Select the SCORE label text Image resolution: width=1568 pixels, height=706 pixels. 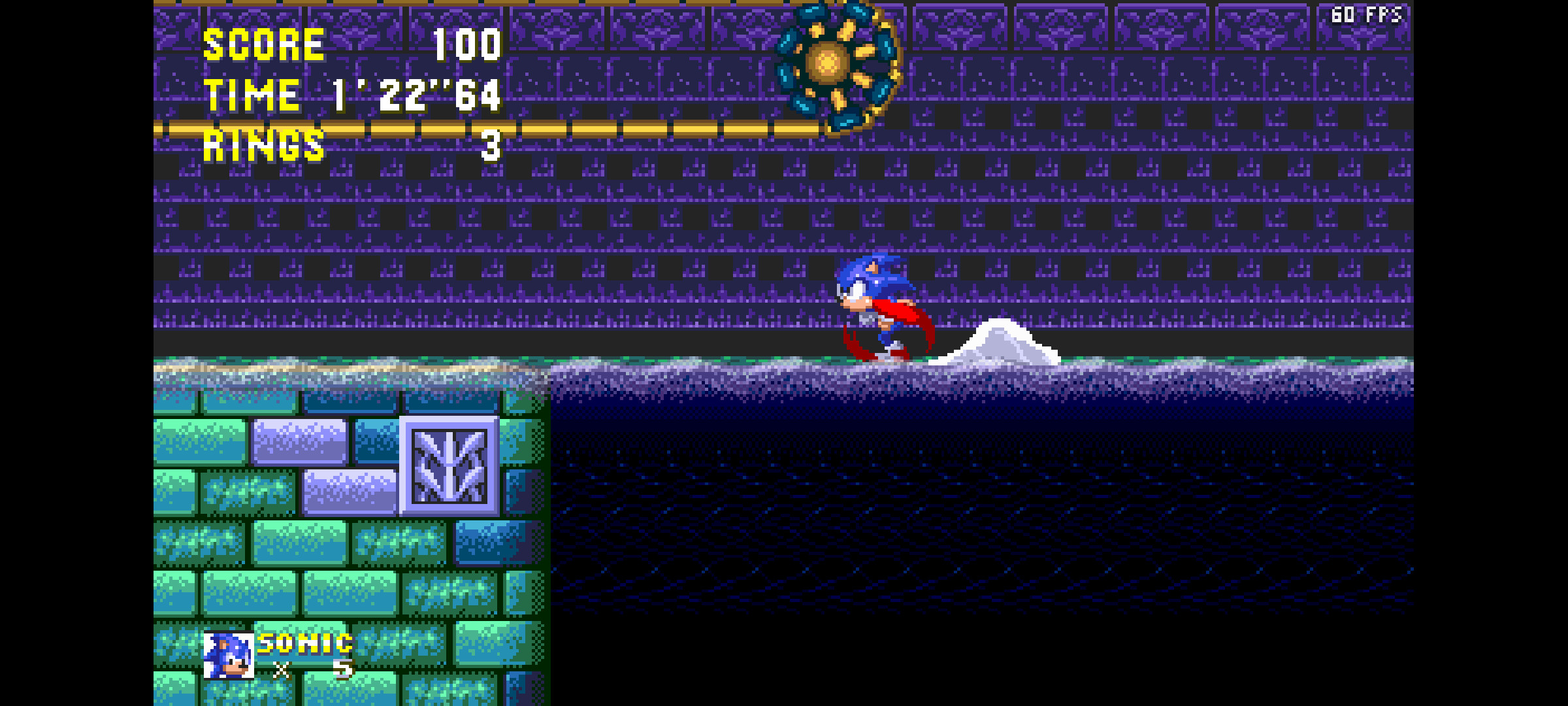[263, 42]
